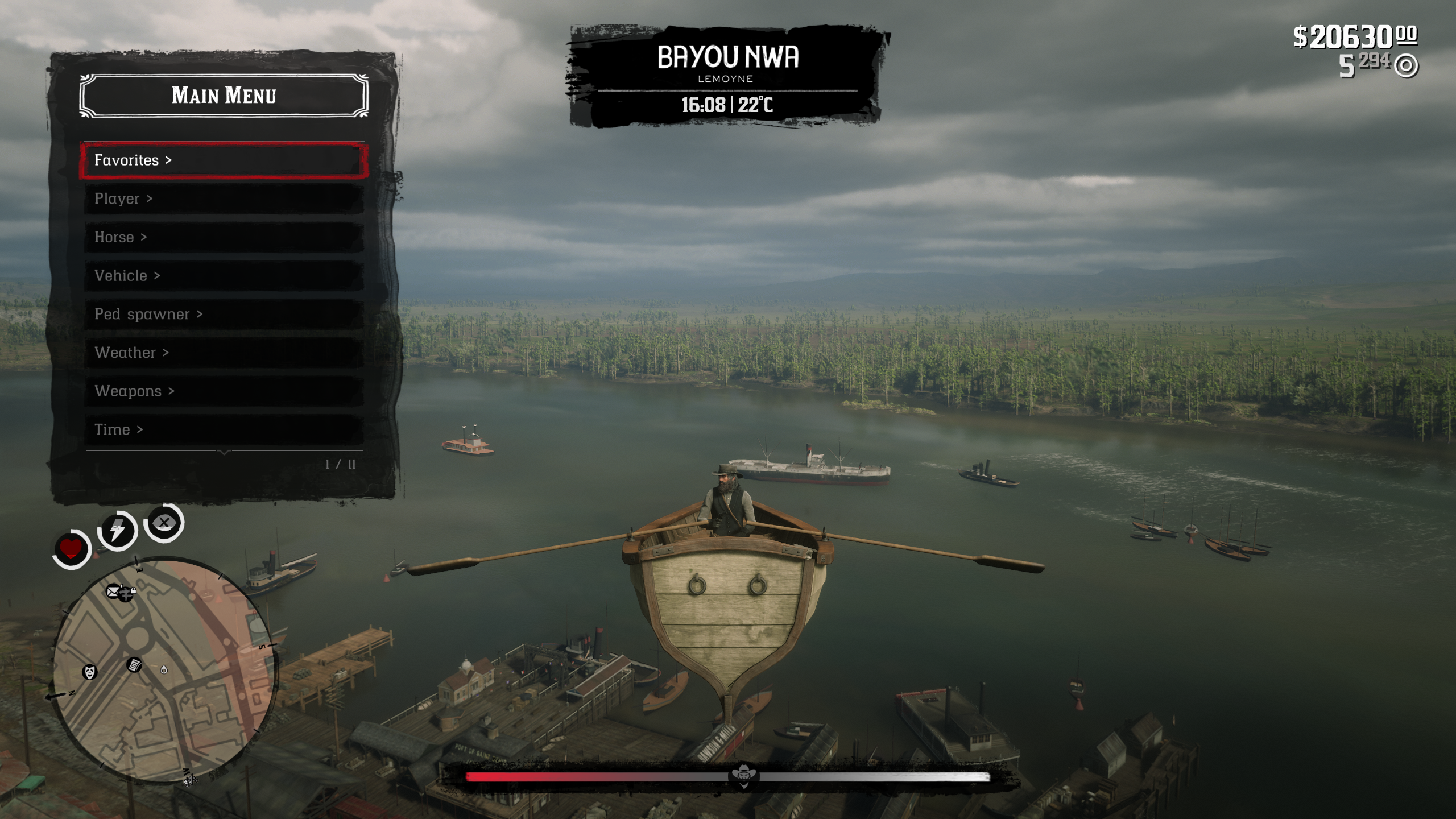This screenshot has height=819, width=1456.
Task: Open the Weapons submenu
Action: pyautogui.click(x=223, y=391)
